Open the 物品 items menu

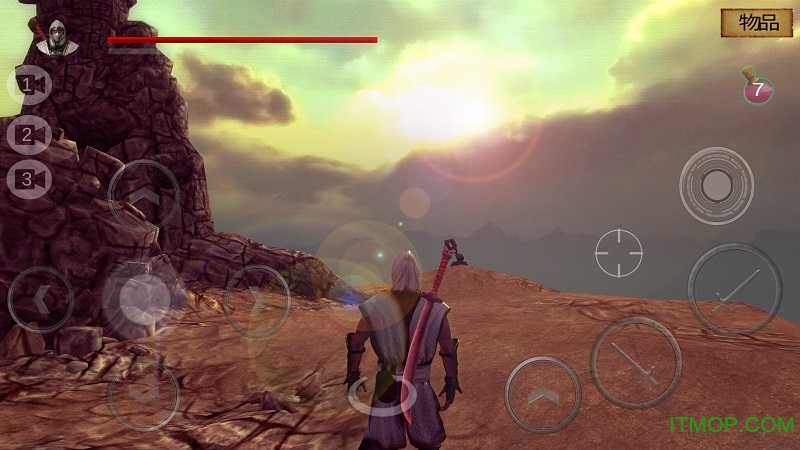point(758,23)
